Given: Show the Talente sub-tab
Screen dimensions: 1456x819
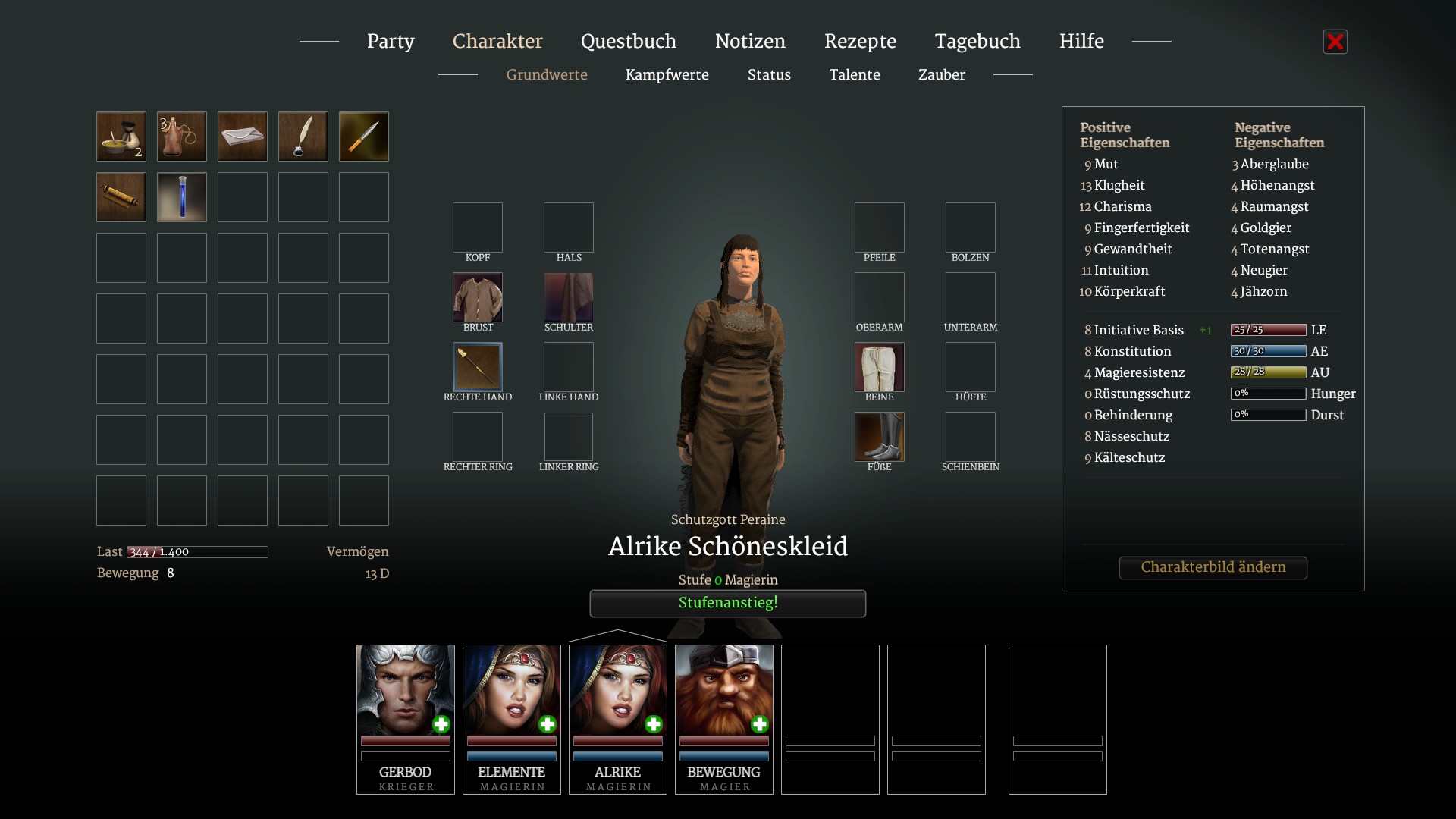Looking at the screenshot, I should pyautogui.click(x=855, y=75).
